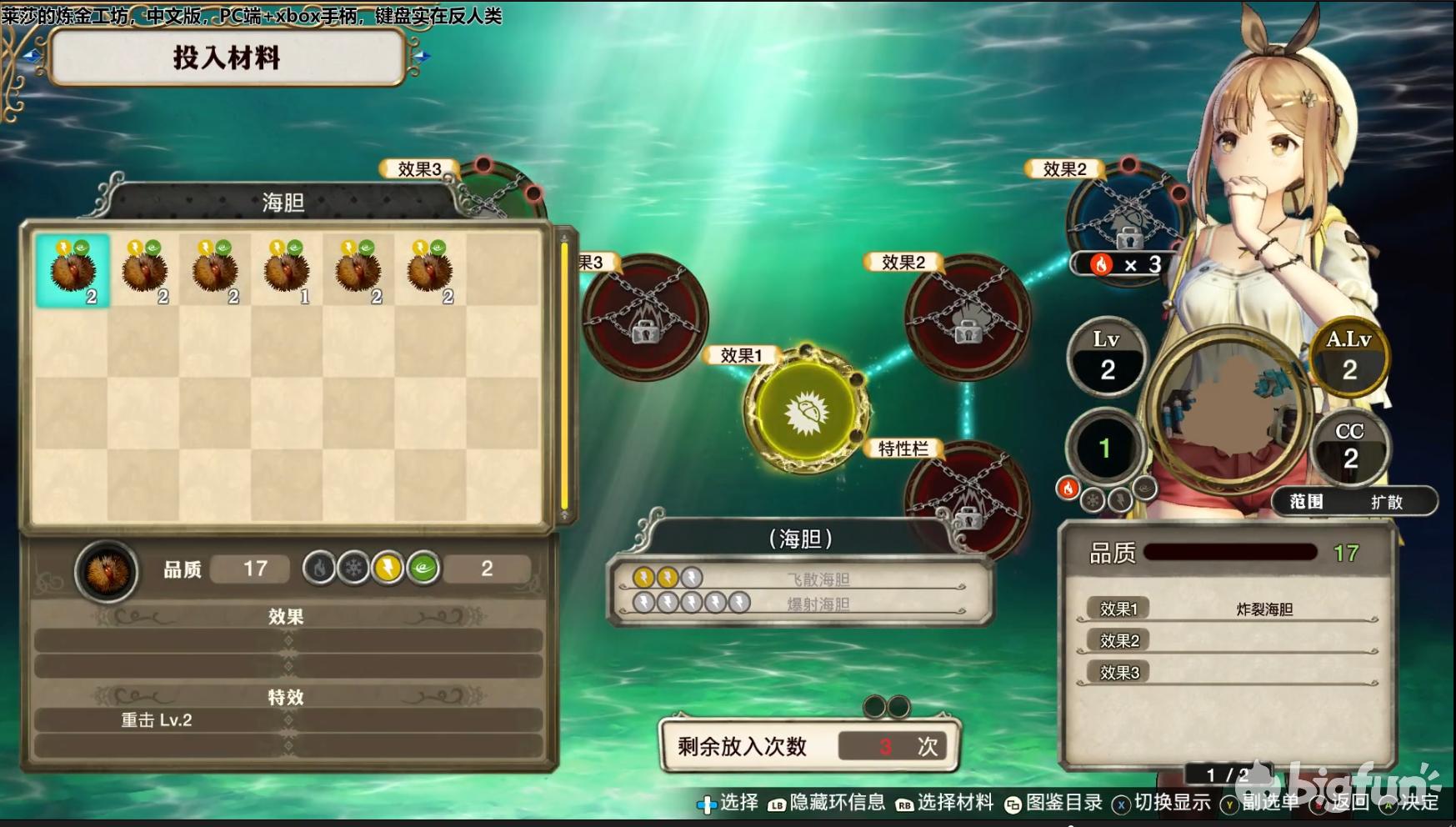Click the left arrow beside 投入材料

point(32,56)
